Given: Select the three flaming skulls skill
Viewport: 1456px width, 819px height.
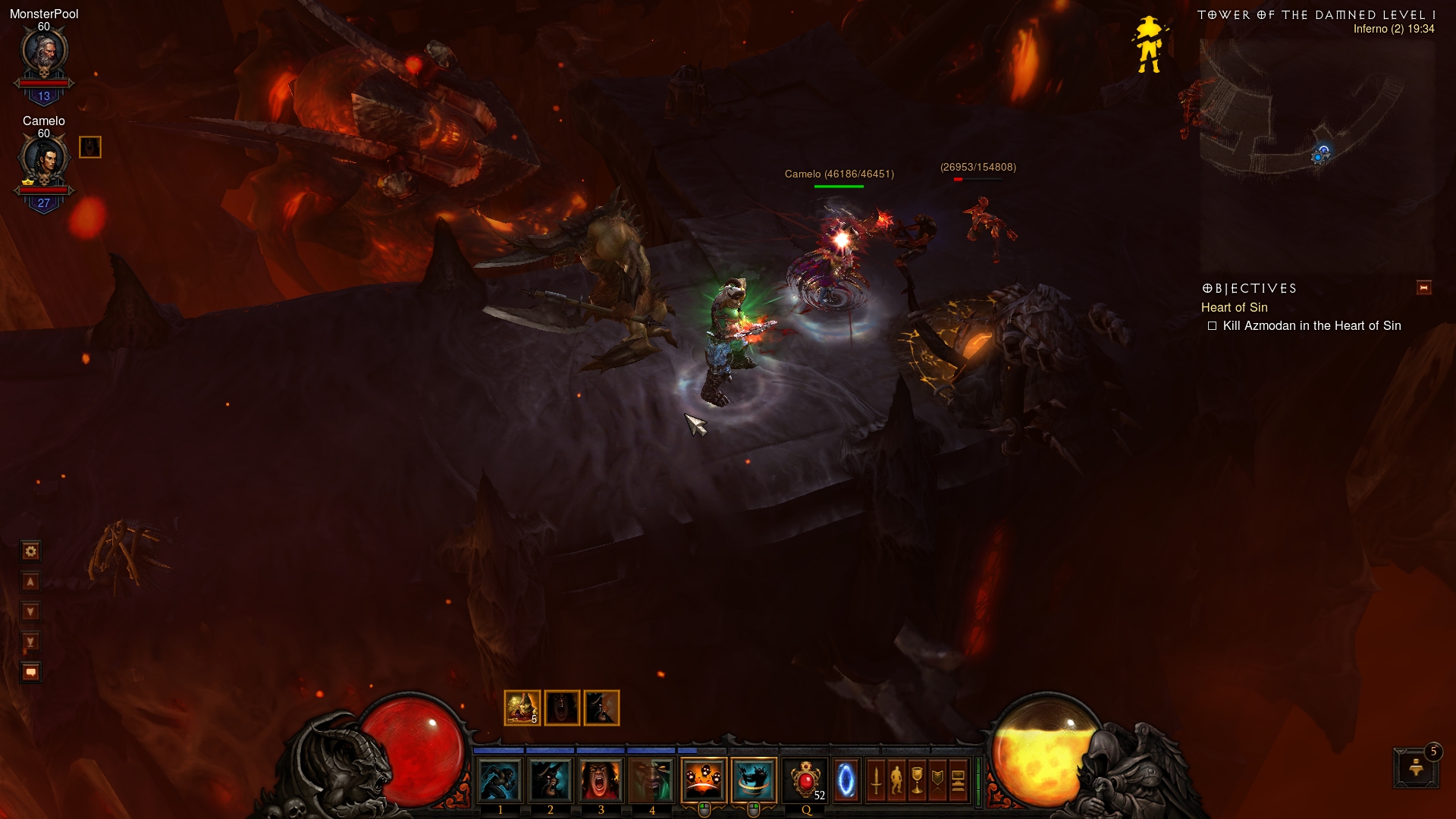Looking at the screenshot, I should coord(704,780).
